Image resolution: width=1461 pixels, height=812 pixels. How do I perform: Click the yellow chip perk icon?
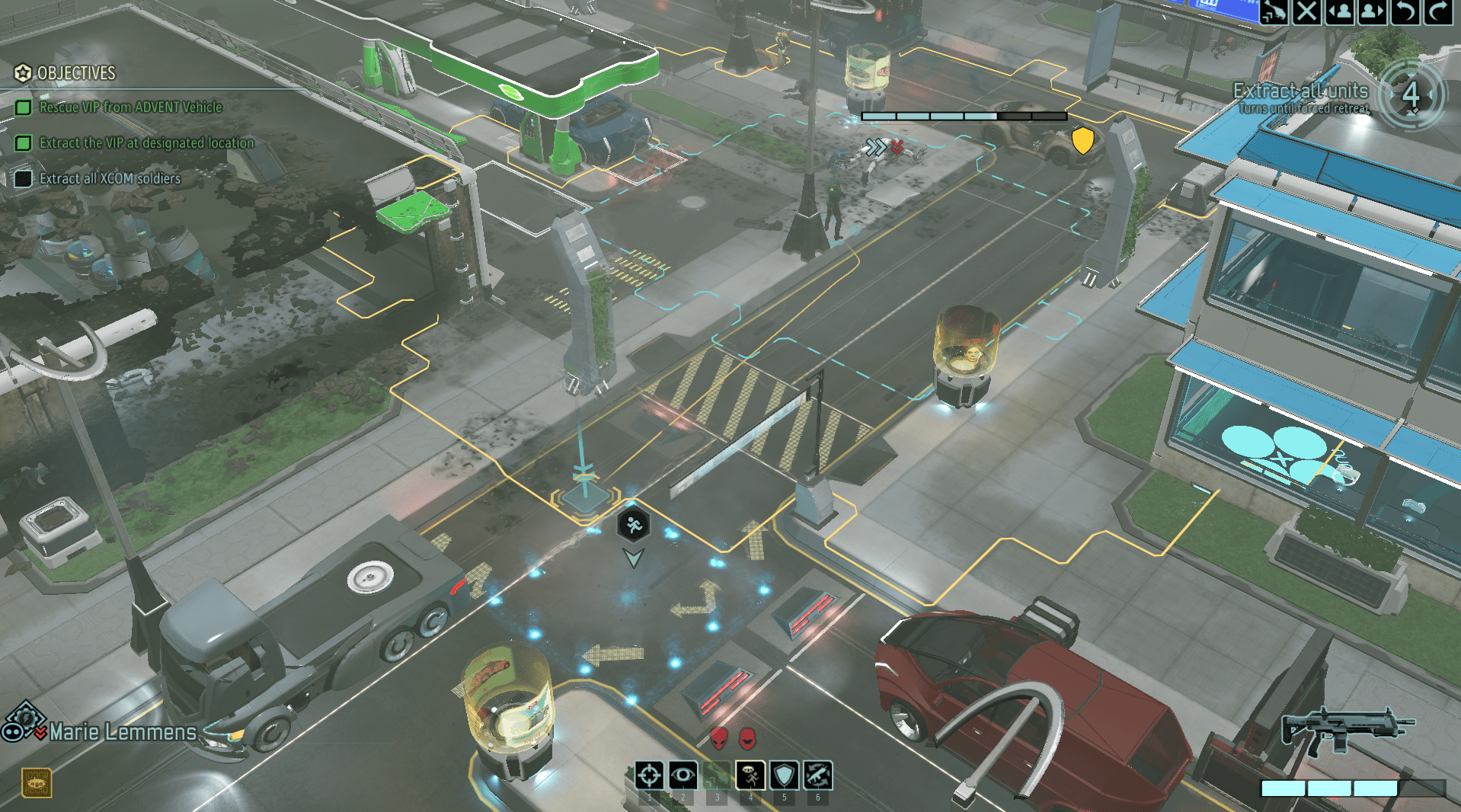pos(36,782)
